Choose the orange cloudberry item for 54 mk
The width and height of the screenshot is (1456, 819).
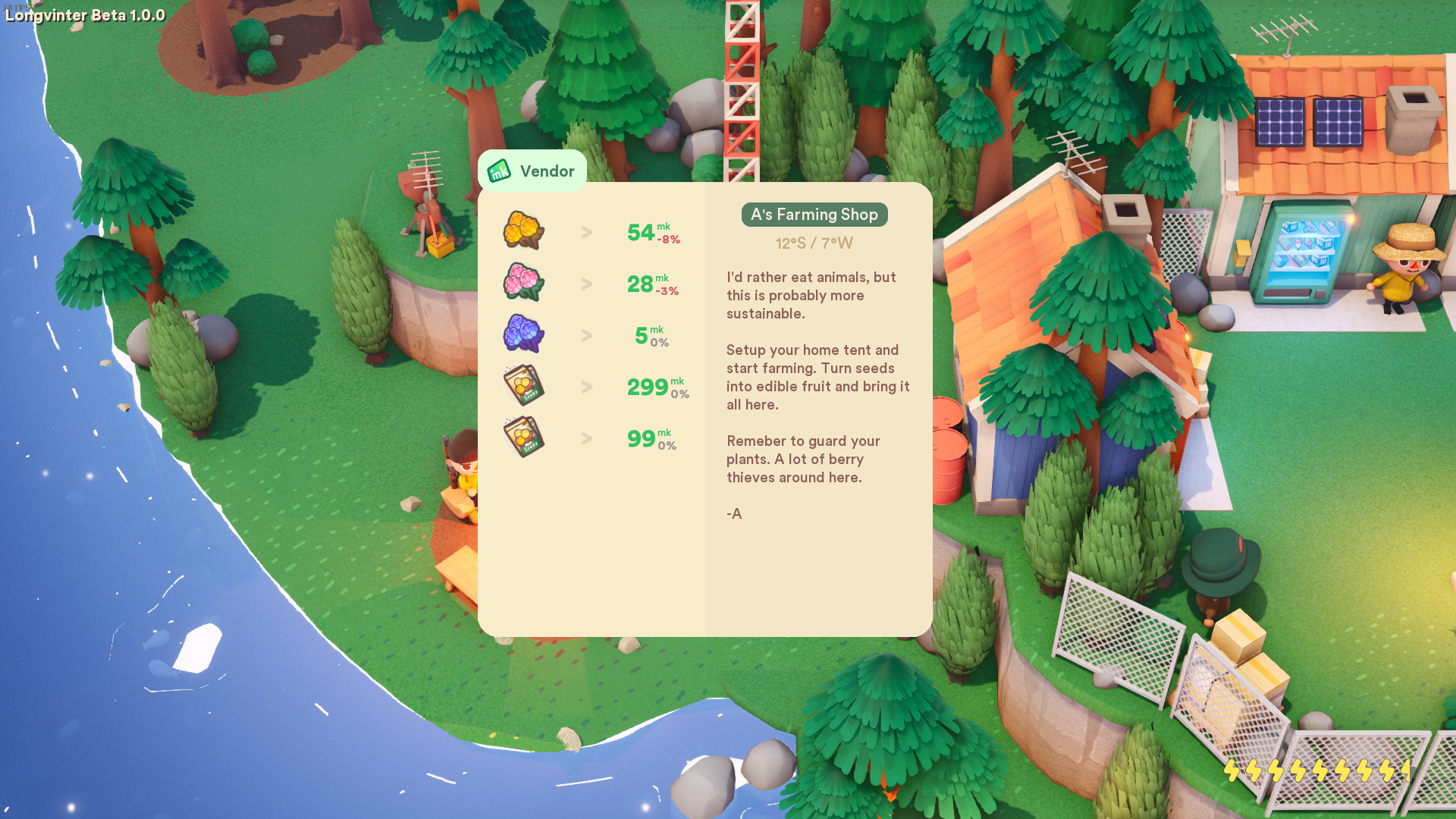[523, 231]
